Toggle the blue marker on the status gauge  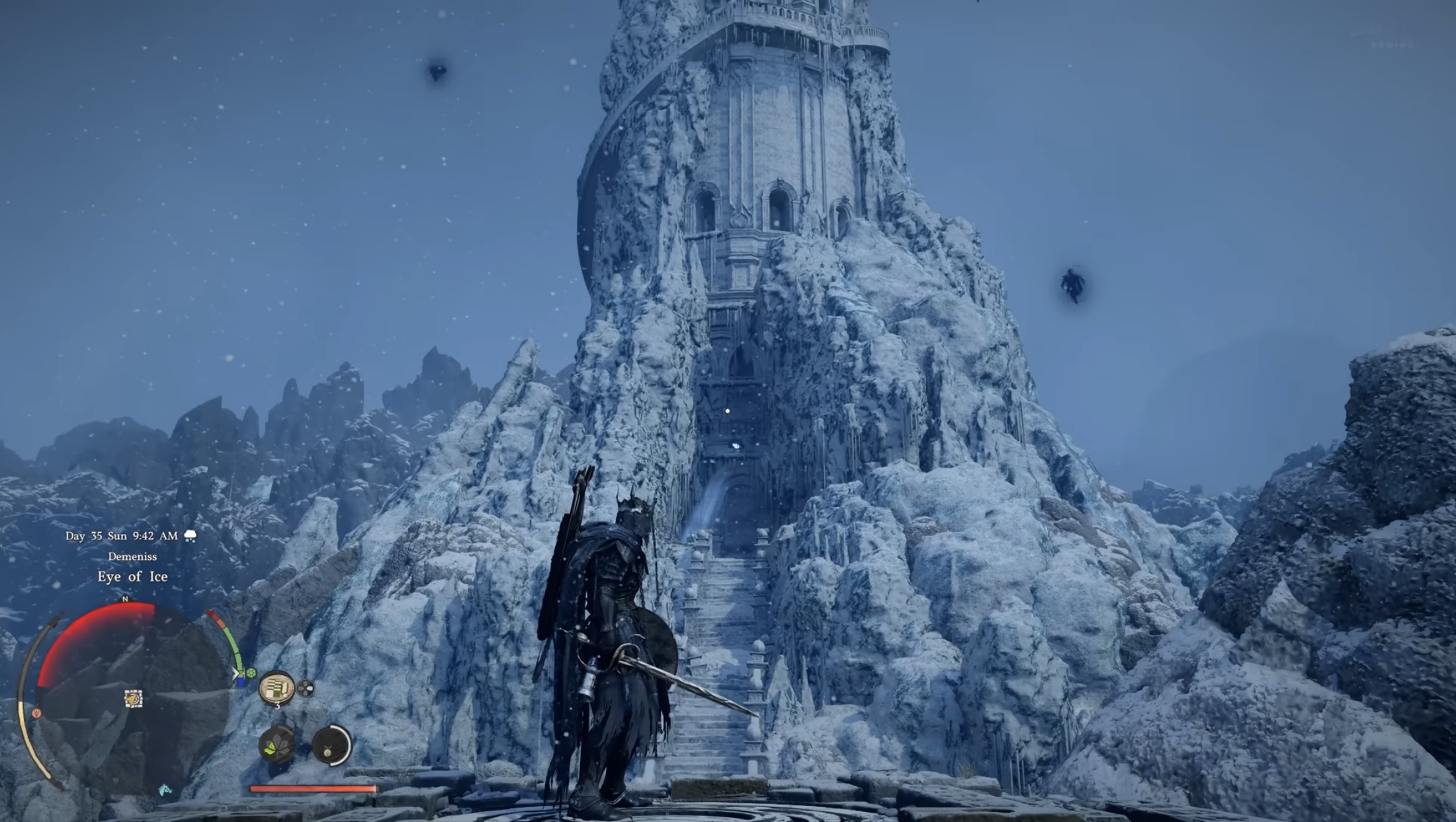[x=240, y=684]
